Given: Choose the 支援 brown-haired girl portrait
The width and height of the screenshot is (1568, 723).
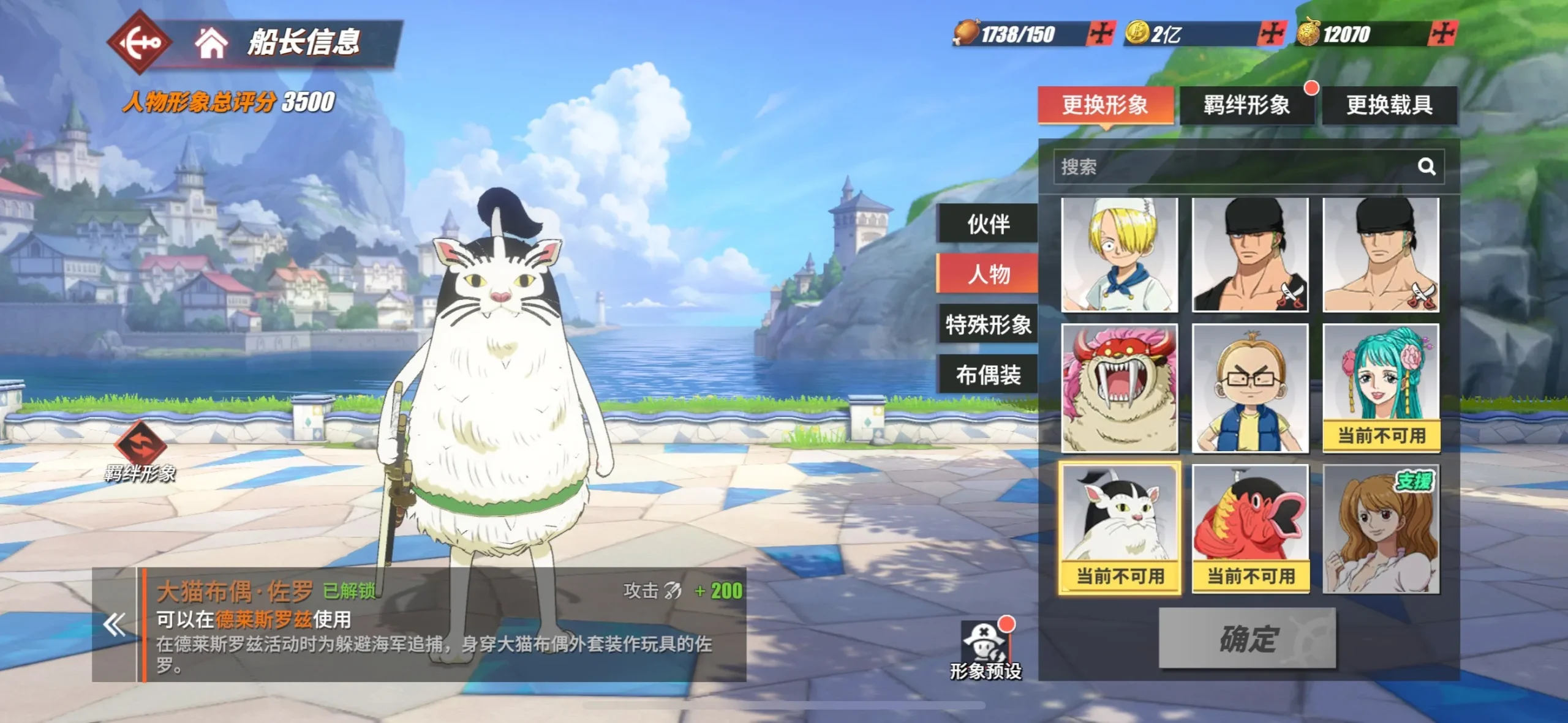Looking at the screenshot, I should pyautogui.click(x=1381, y=529).
